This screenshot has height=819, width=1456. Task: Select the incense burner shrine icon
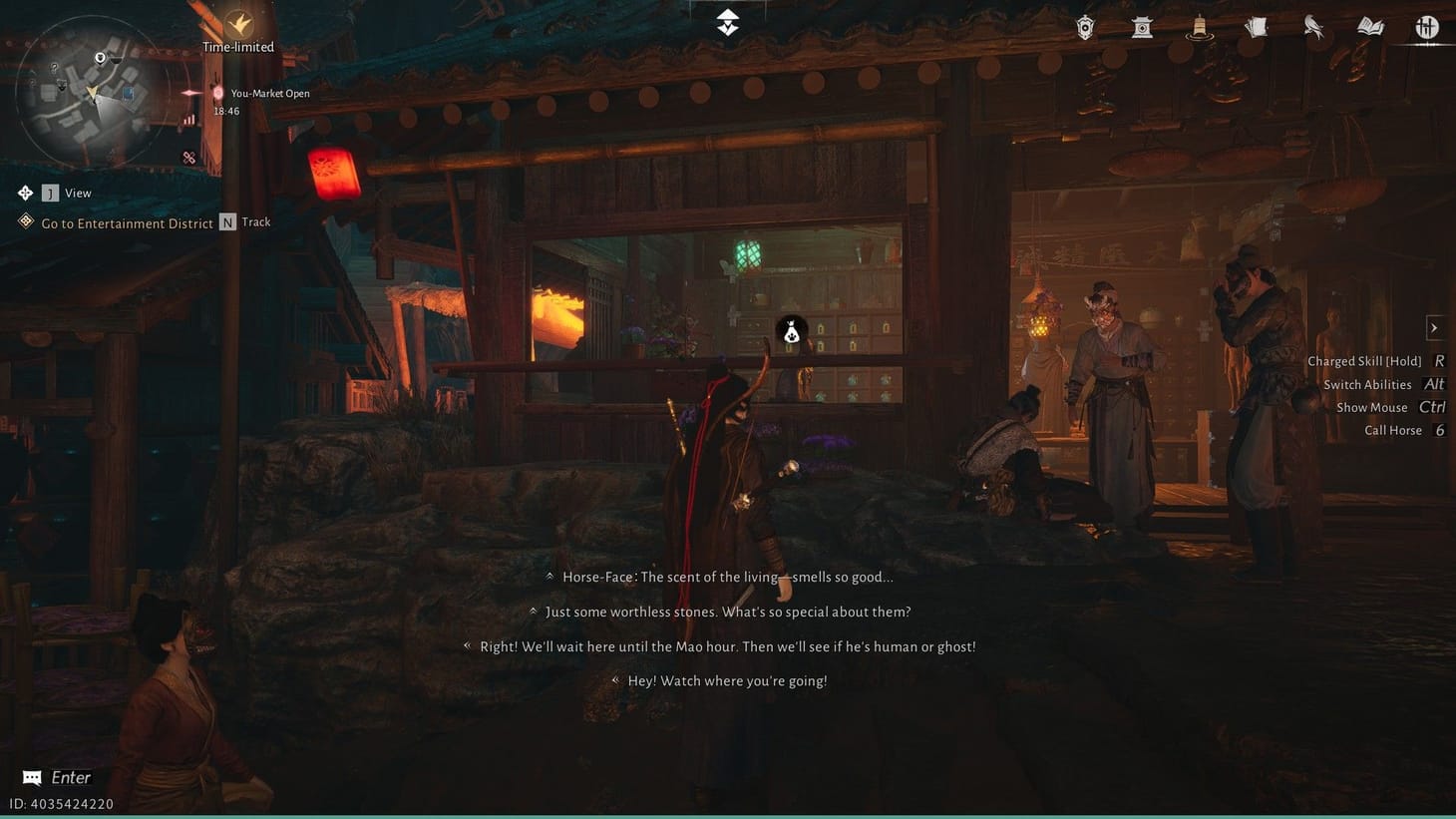1141,27
